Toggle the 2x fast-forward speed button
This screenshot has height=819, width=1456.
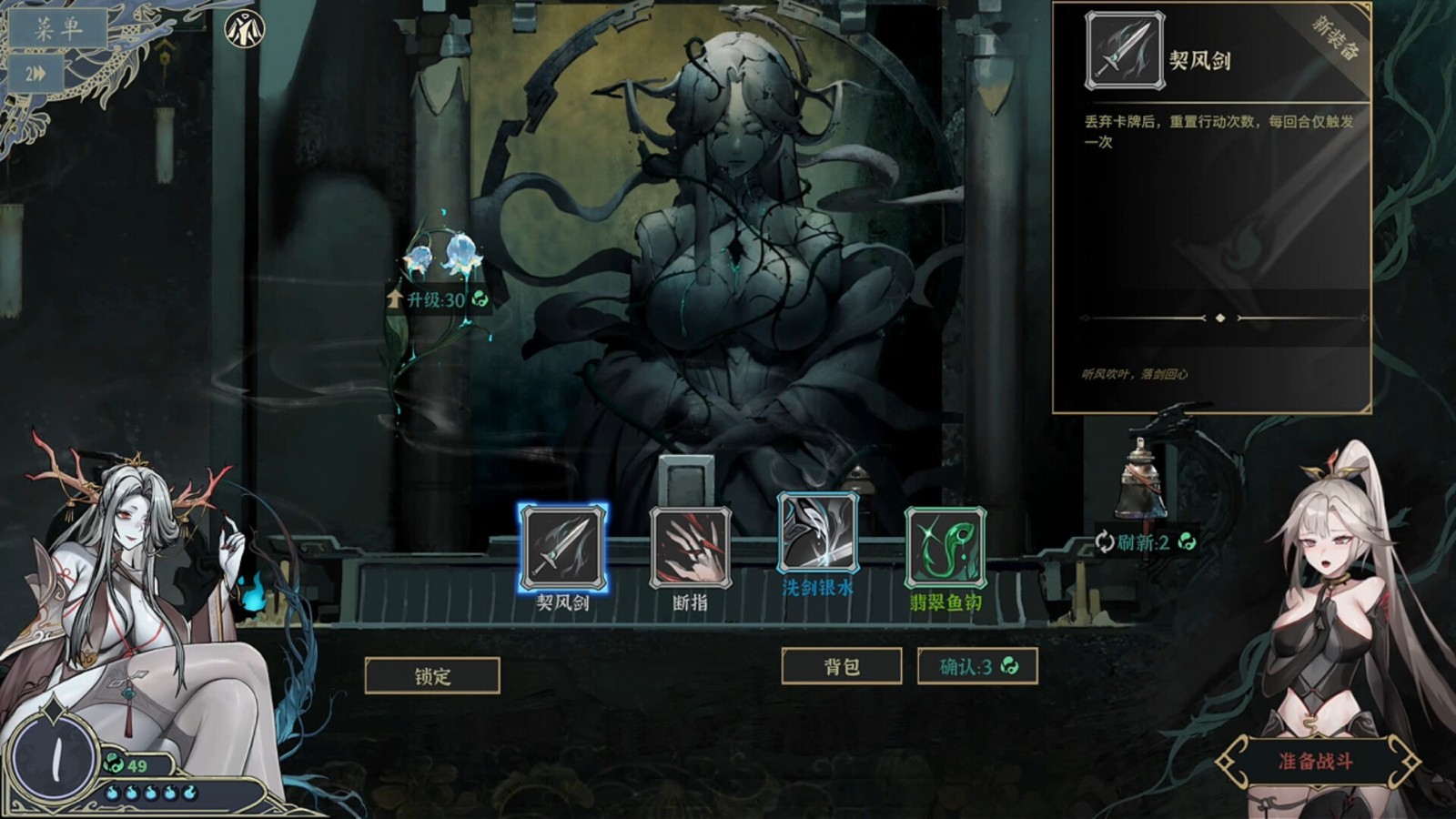(x=36, y=74)
